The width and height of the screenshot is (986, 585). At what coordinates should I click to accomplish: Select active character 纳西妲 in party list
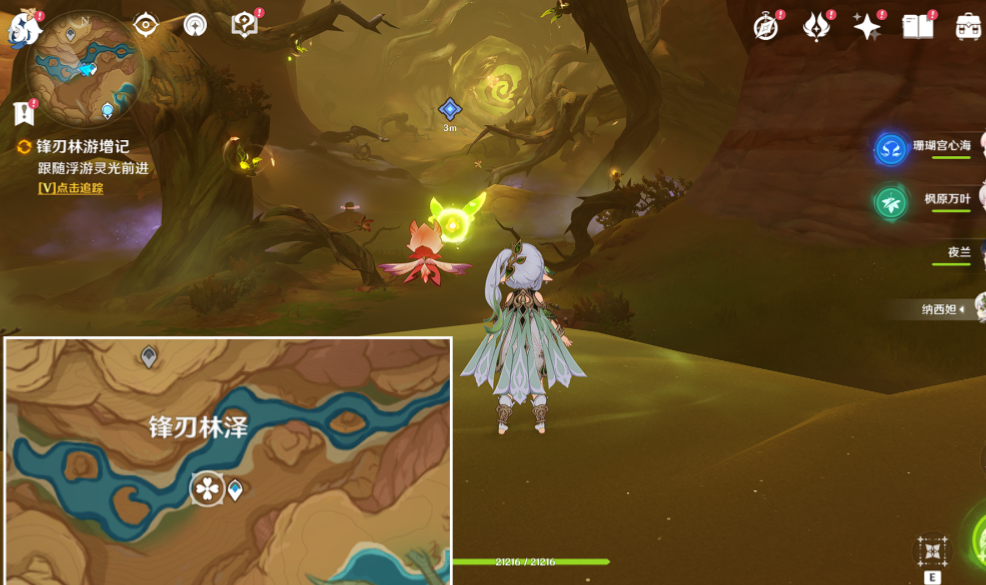942,310
